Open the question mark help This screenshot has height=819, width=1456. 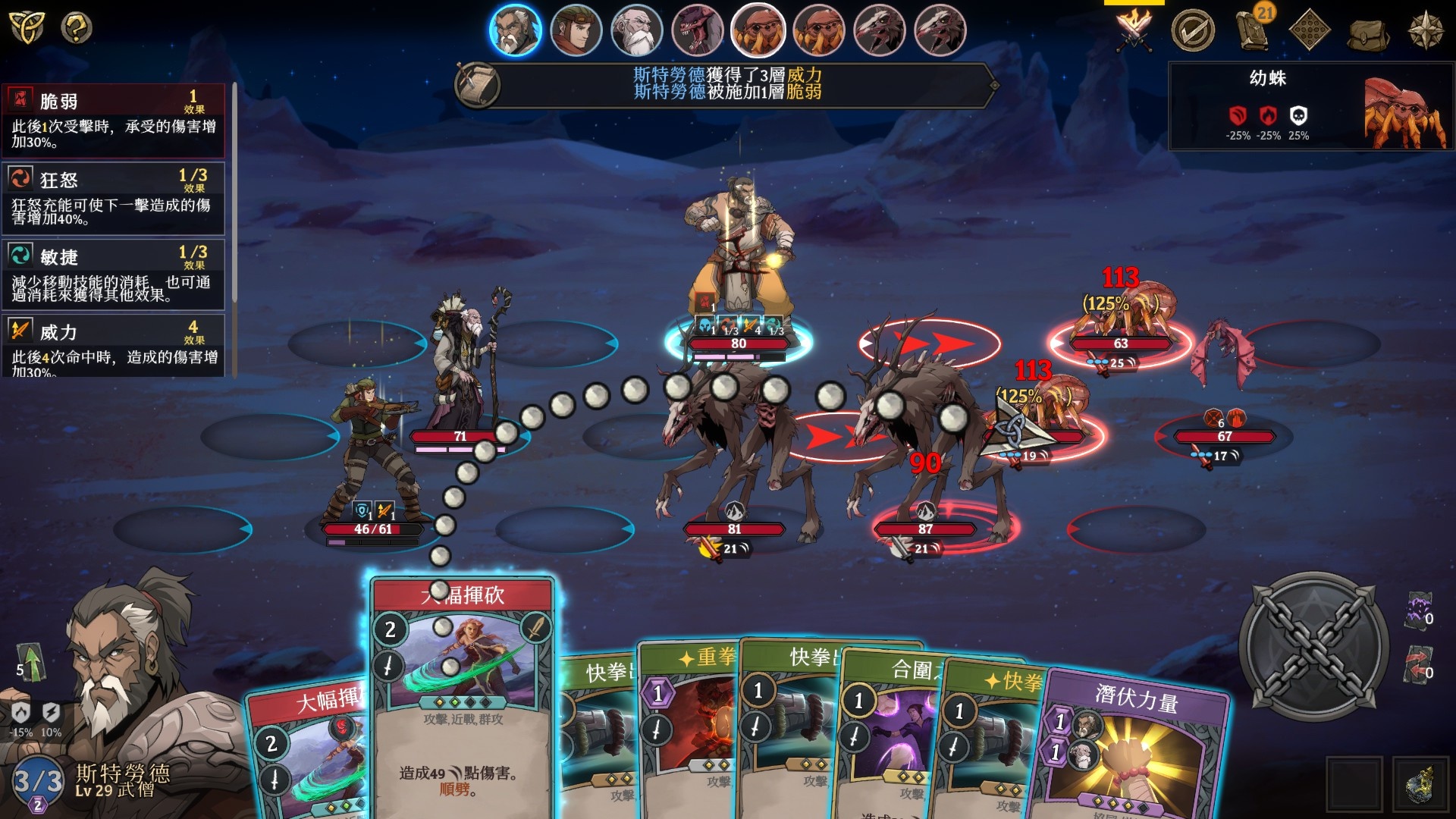click(x=76, y=28)
